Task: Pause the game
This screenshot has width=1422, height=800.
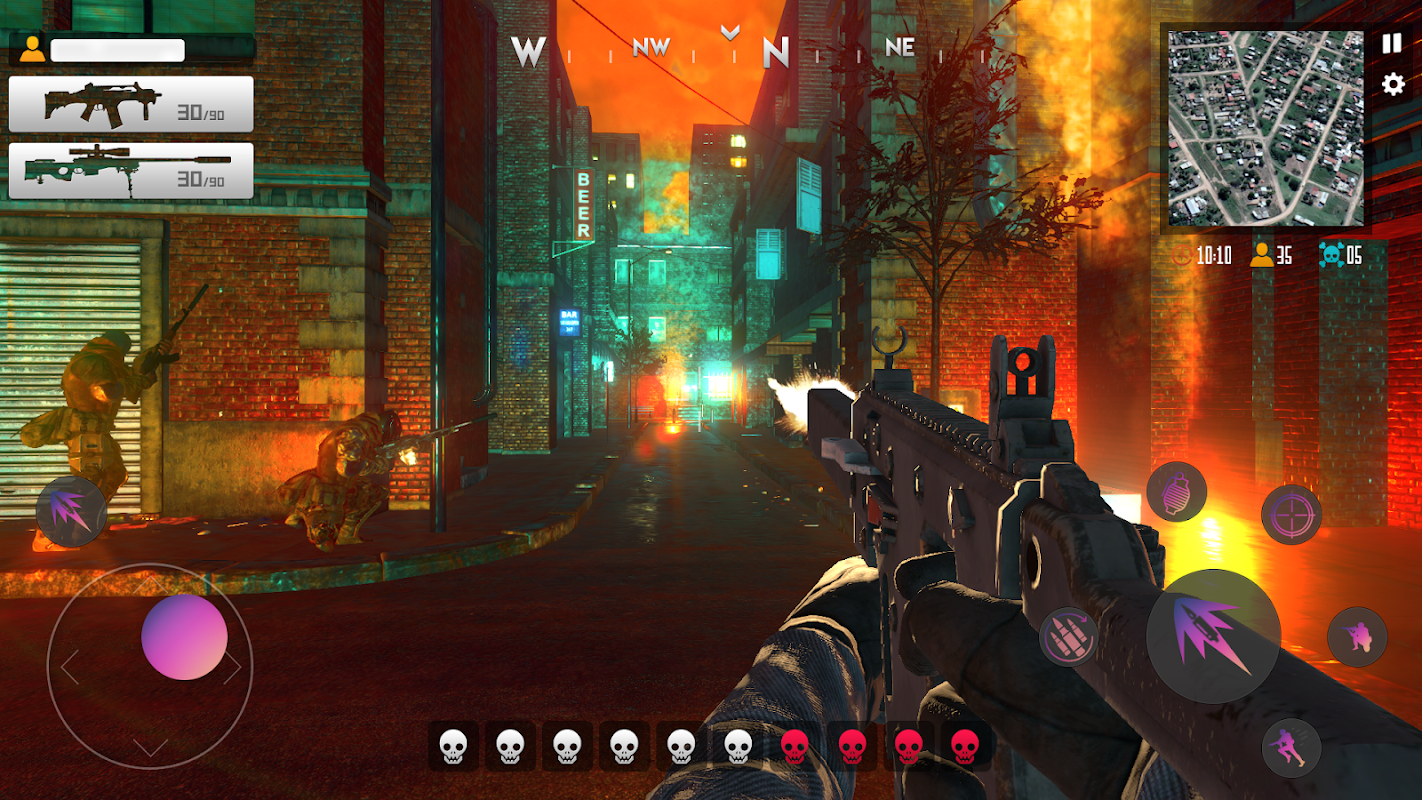Action: coord(1391,44)
